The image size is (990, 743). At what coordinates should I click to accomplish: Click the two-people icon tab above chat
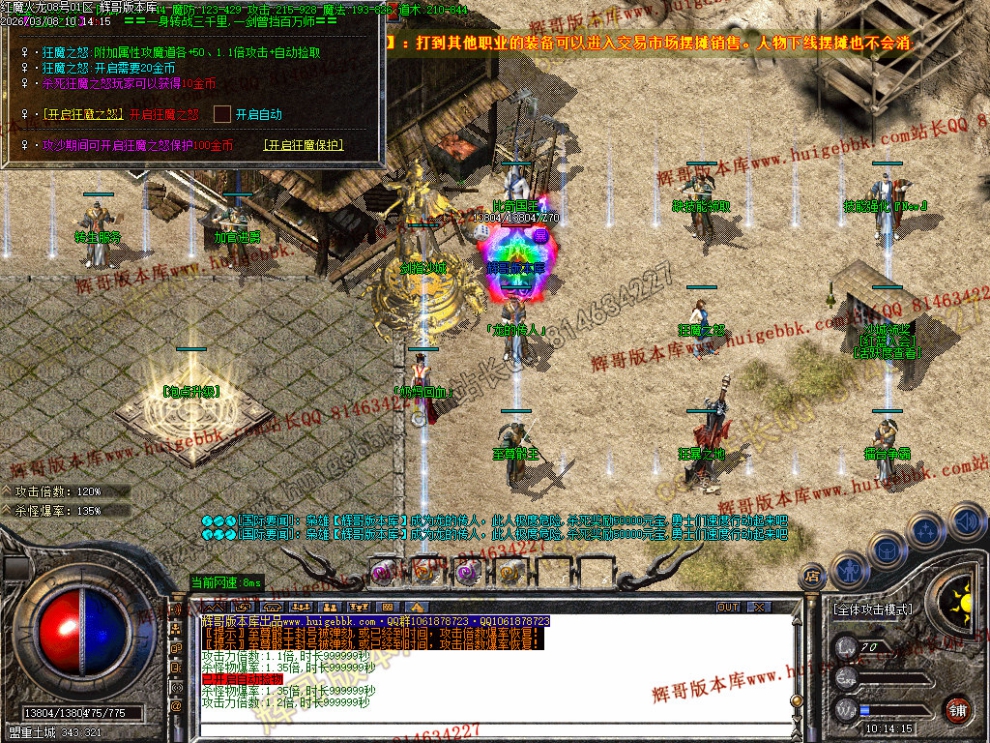pyautogui.click(x=328, y=607)
